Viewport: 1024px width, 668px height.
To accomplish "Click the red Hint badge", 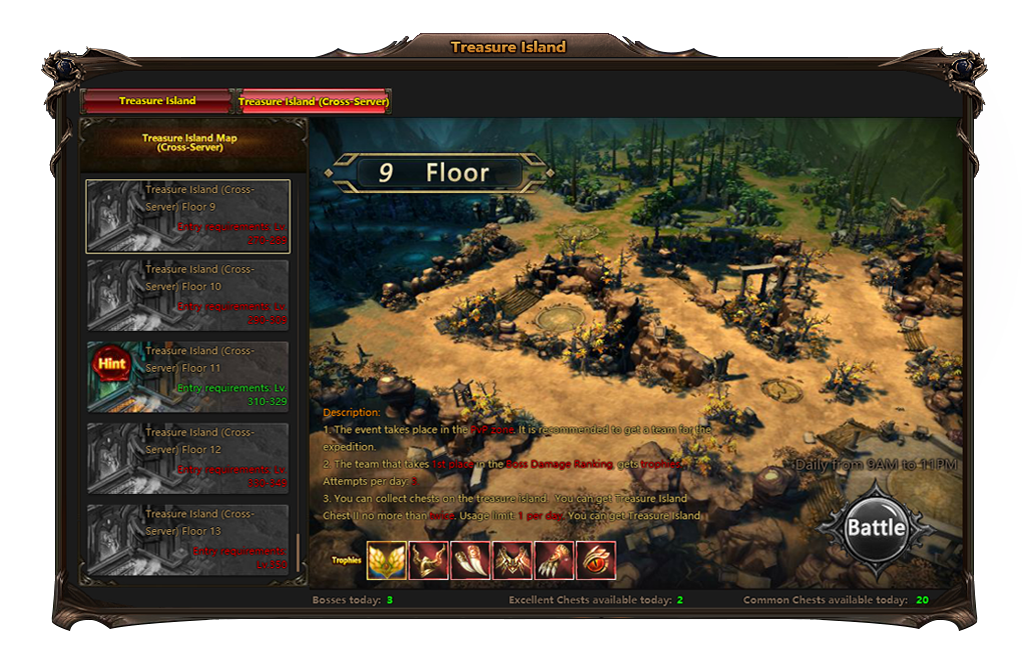I will click(112, 364).
